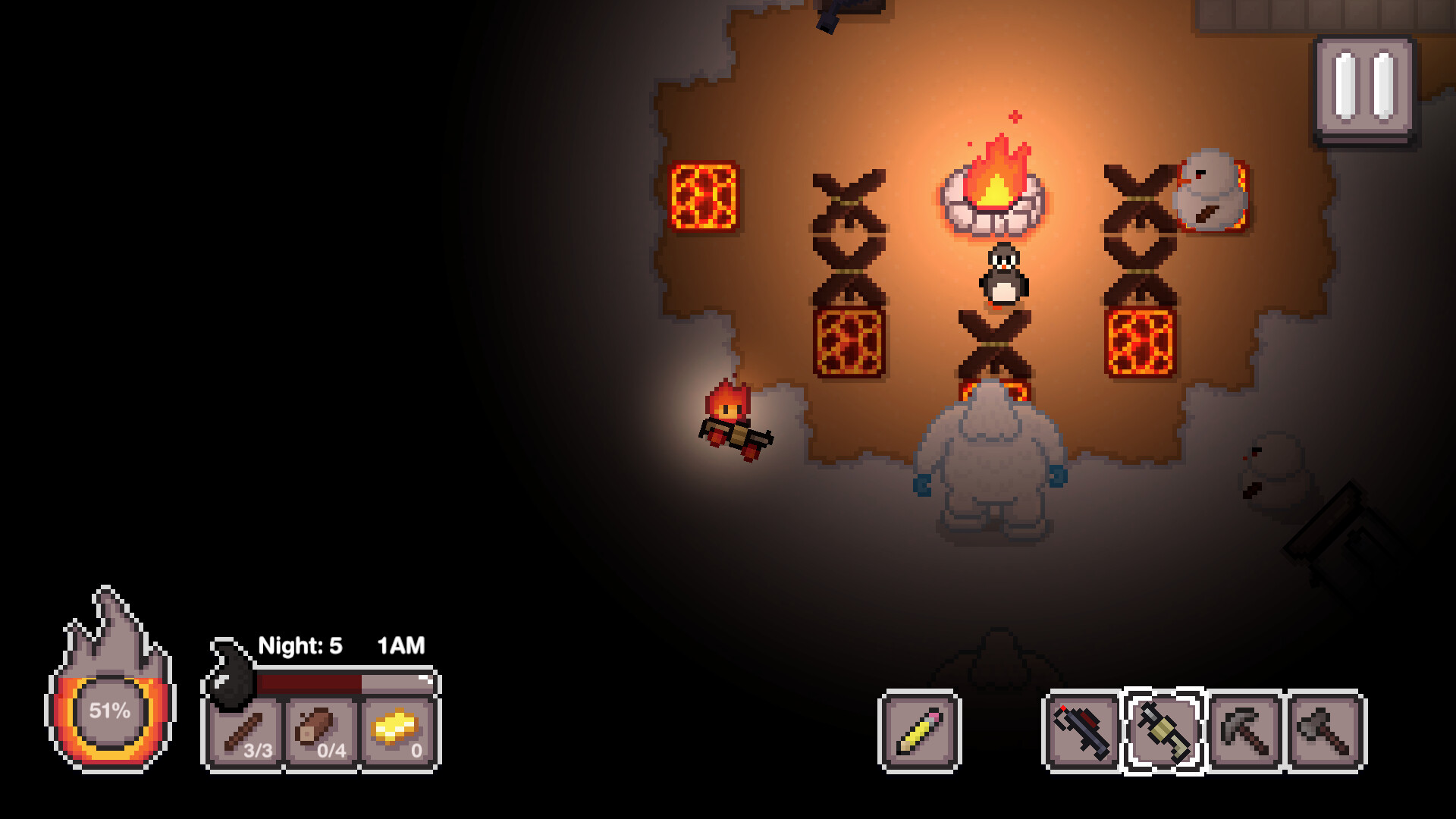
Task: Click the Night: 5 label
Action: (300, 647)
